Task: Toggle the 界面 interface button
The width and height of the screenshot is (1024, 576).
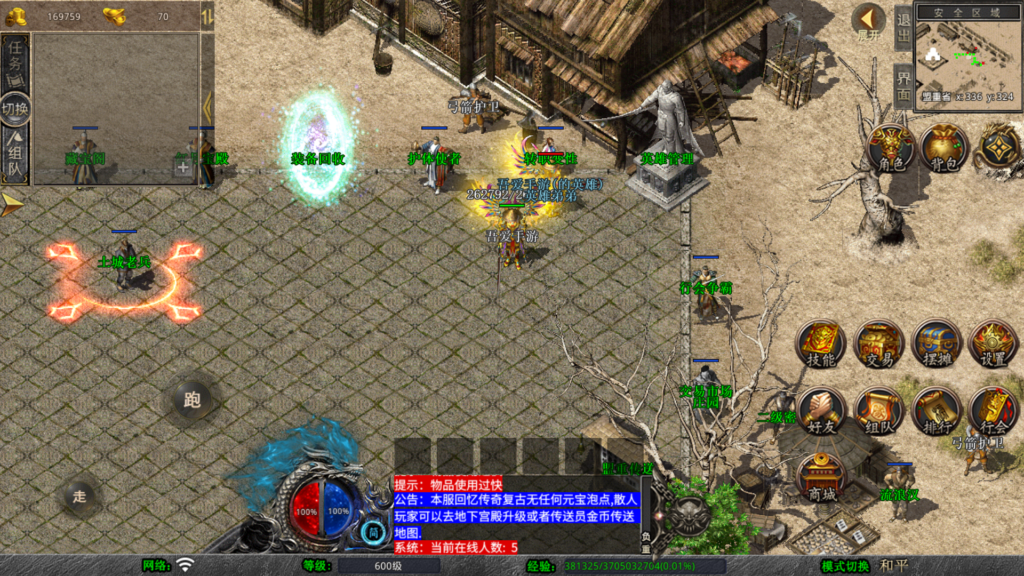Action: pyautogui.click(x=903, y=86)
